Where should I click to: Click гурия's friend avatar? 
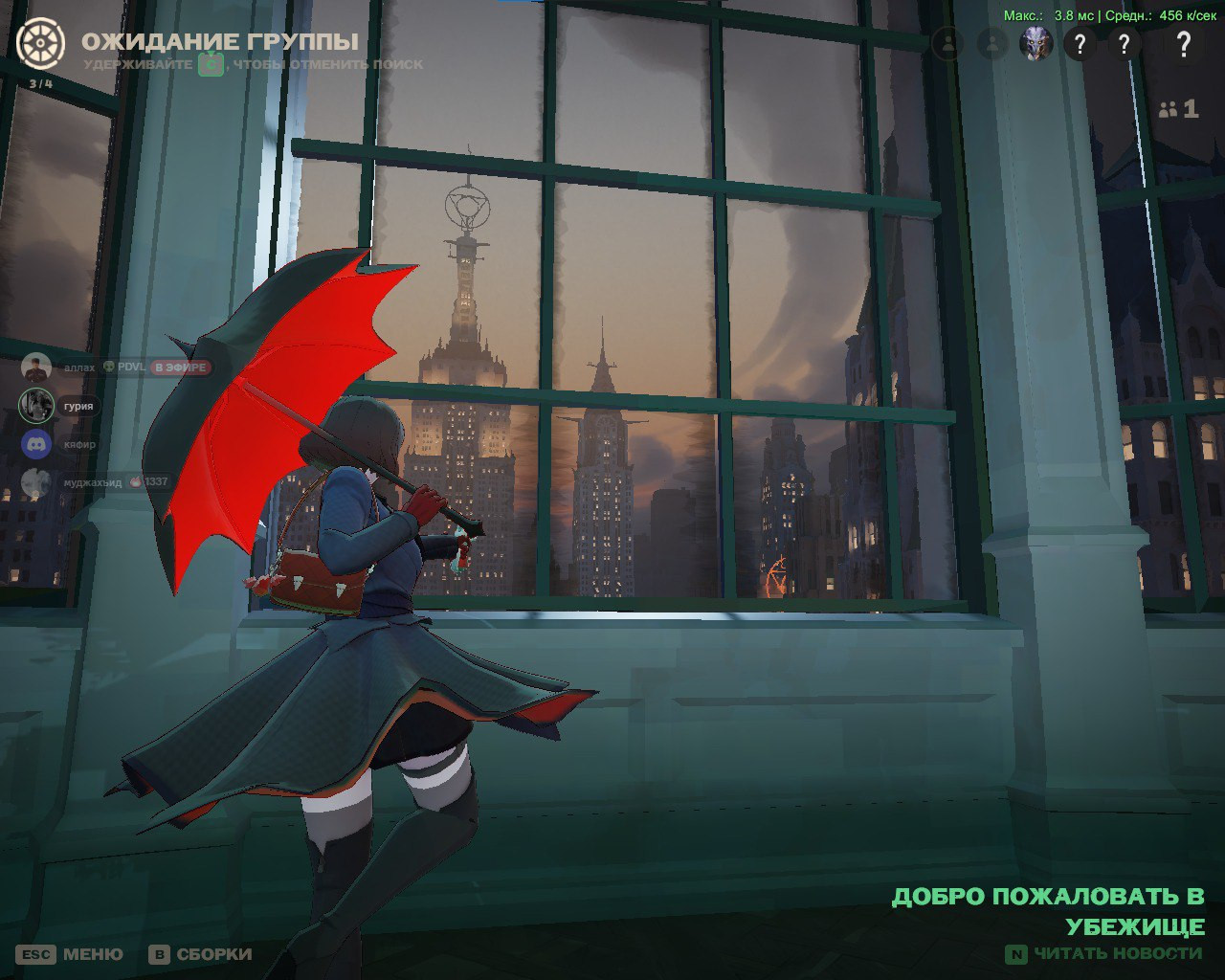click(35, 406)
